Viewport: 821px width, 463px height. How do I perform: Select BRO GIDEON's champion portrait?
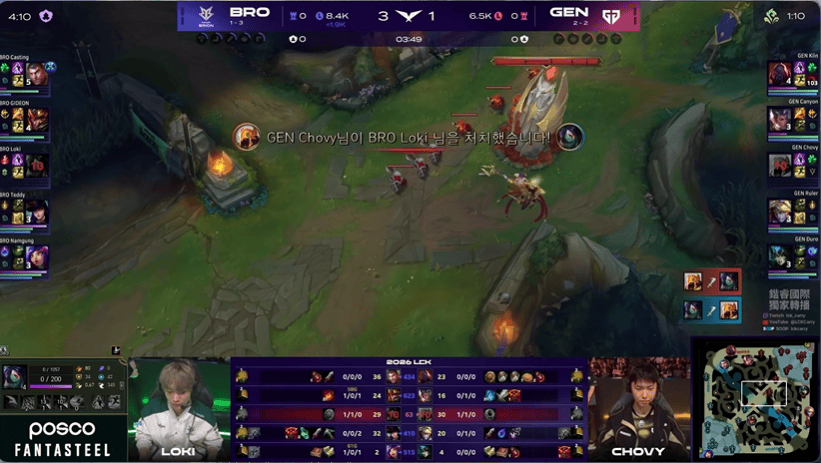(37, 119)
